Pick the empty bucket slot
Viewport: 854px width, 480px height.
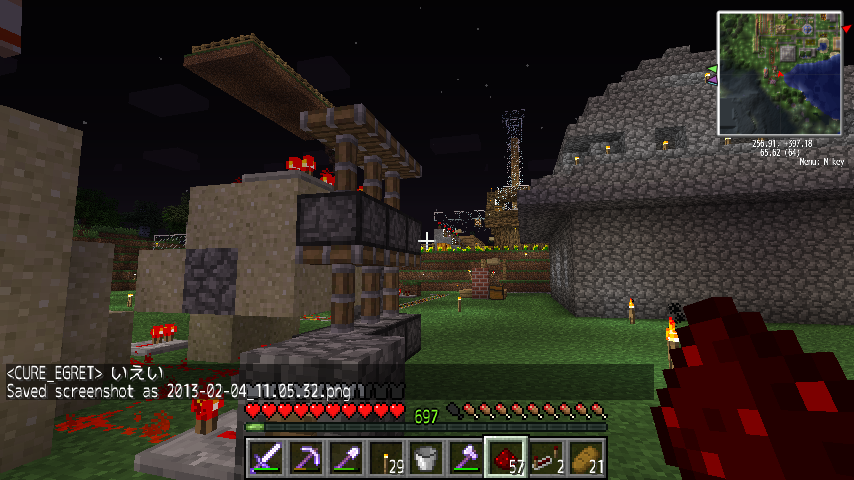pyautogui.click(x=426, y=458)
